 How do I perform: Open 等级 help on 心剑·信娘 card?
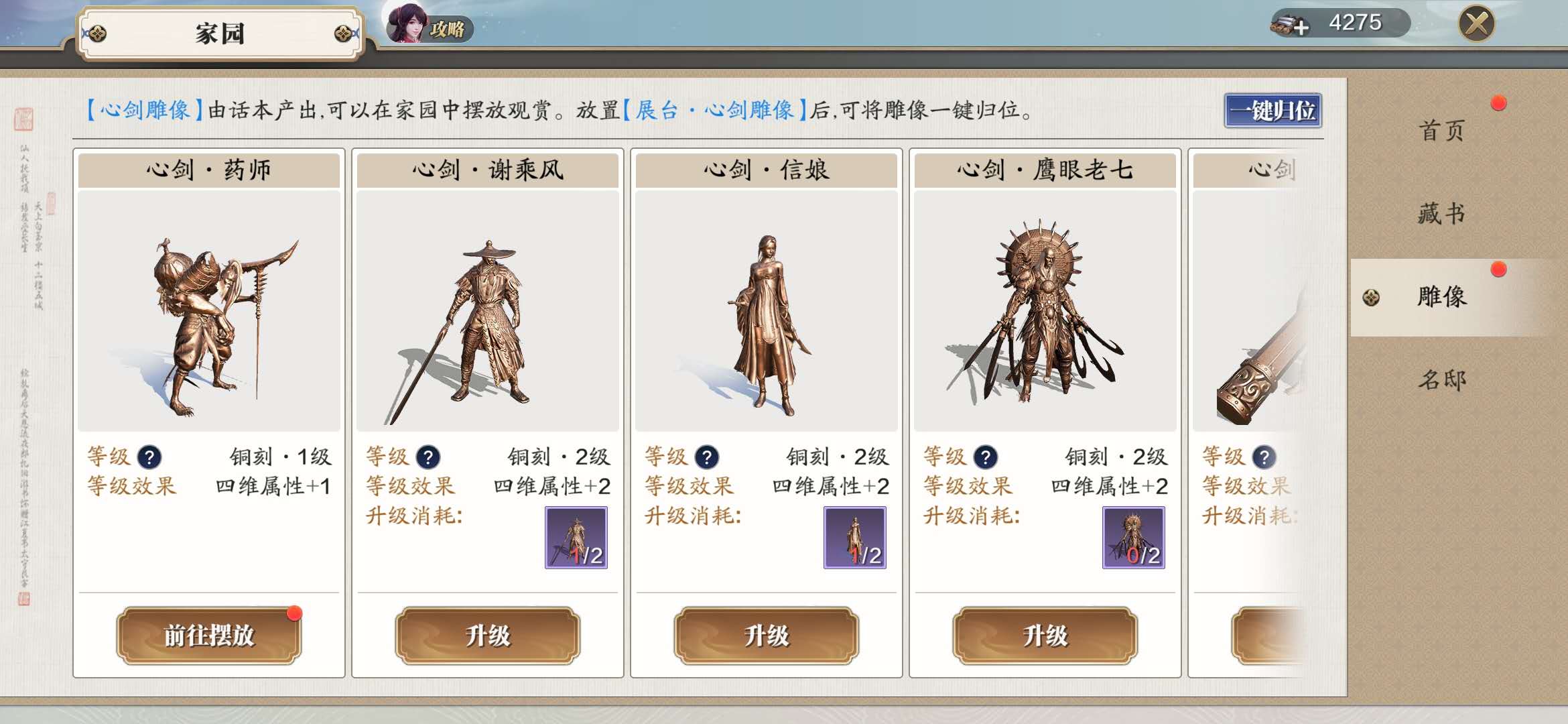[x=707, y=457]
